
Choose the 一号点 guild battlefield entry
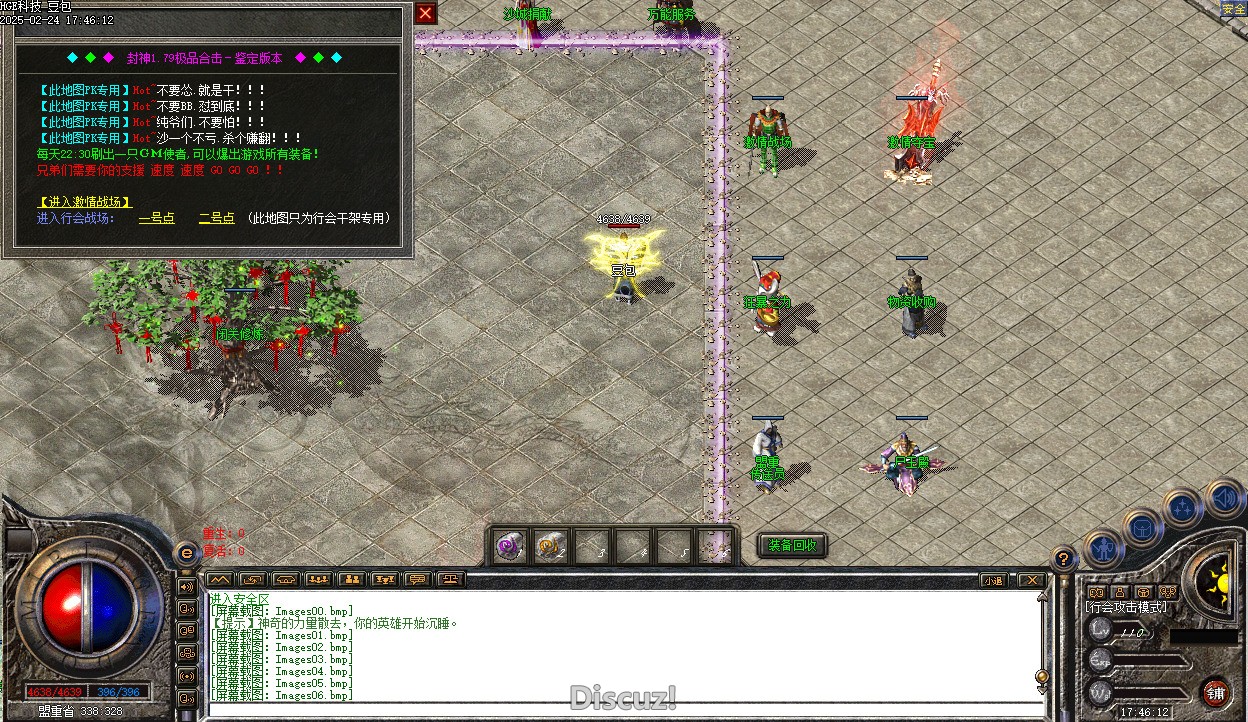[x=157, y=218]
